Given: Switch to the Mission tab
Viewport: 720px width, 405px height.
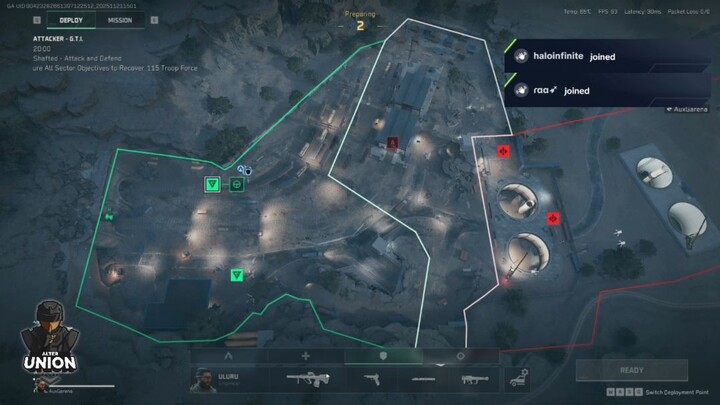Looking at the screenshot, I should coord(120,19).
